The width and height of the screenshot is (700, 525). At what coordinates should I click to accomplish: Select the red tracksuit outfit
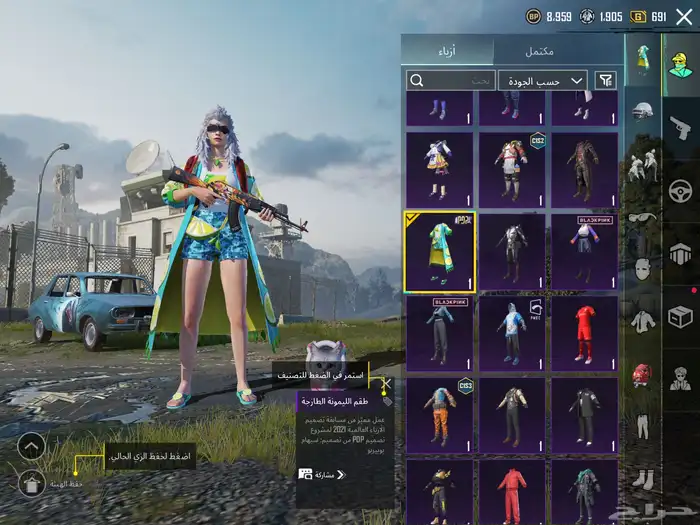pyautogui.click(x=512, y=492)
